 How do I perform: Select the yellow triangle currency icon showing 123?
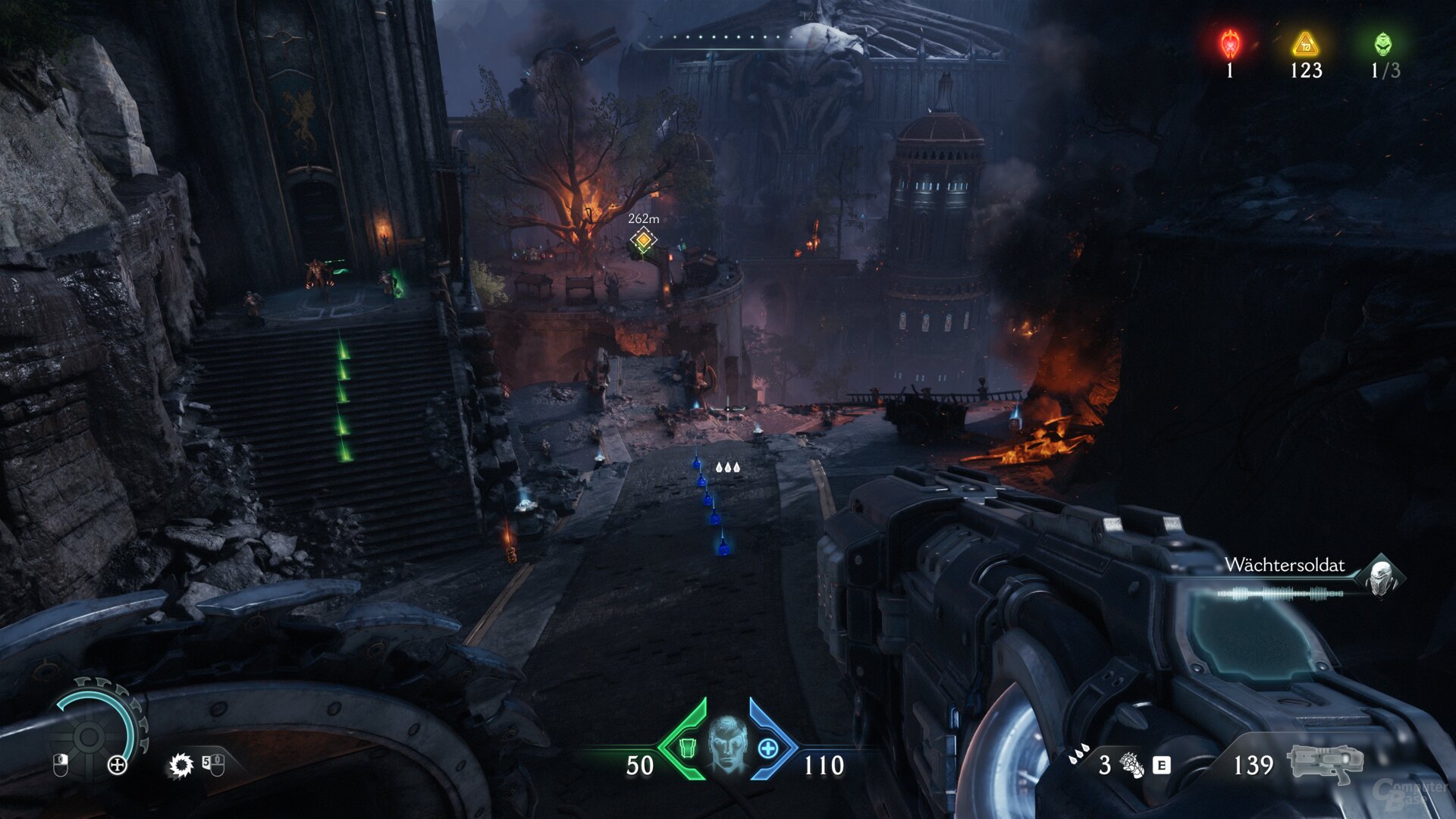click(1306, 44)
